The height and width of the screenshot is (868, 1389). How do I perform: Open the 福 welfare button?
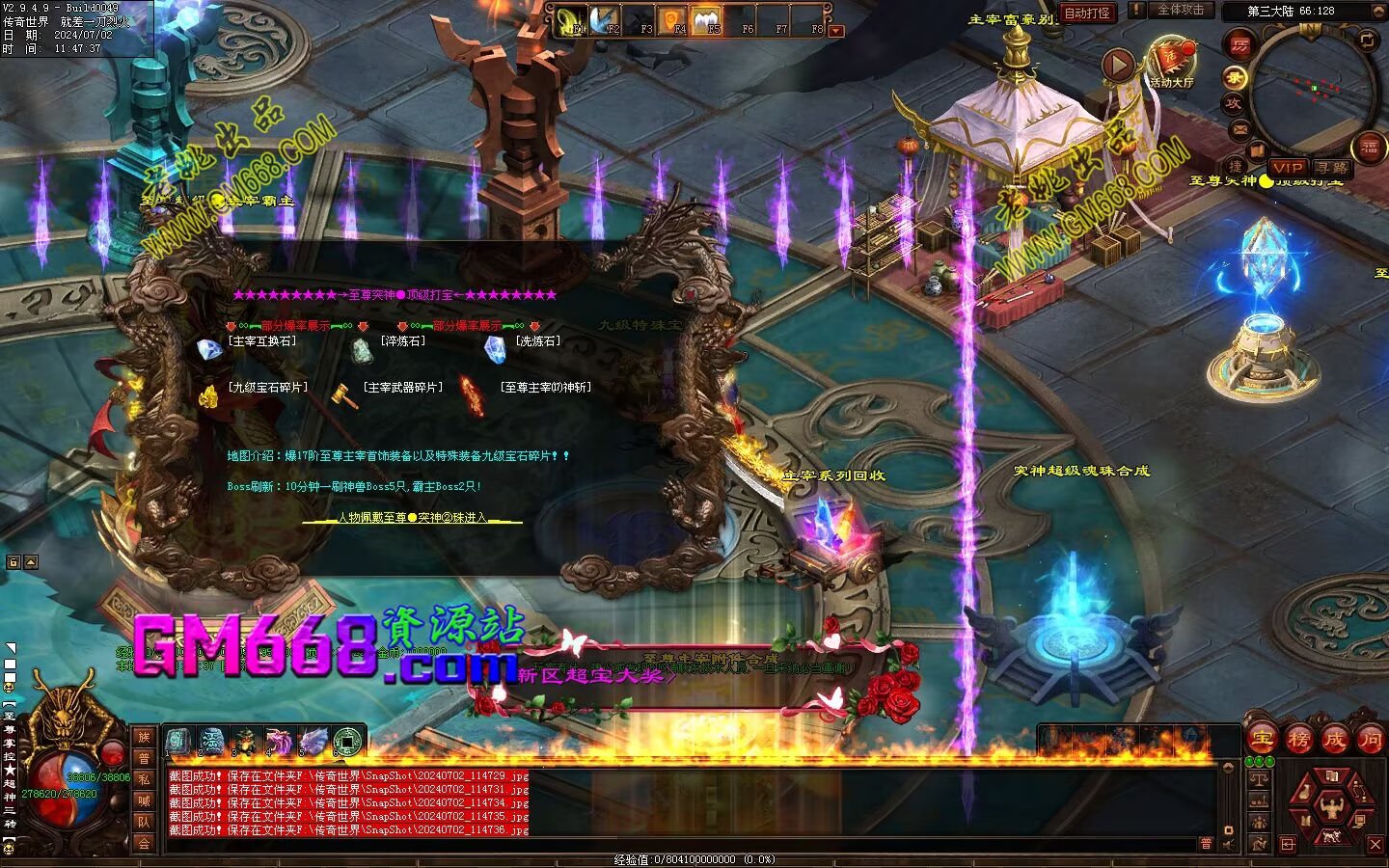click(1370, 148)
